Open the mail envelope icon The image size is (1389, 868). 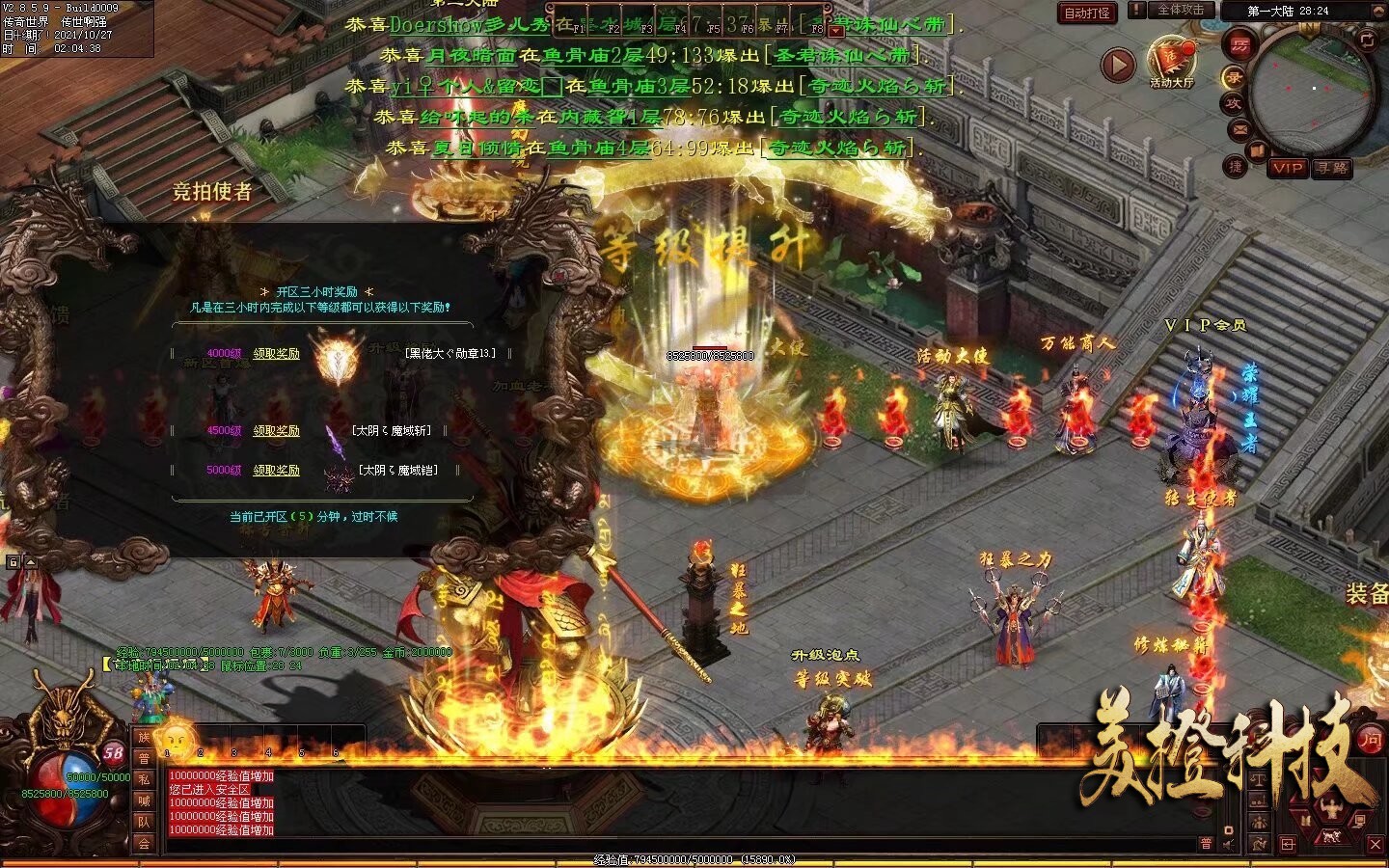pyautogui.click(x=1239, y=128)
